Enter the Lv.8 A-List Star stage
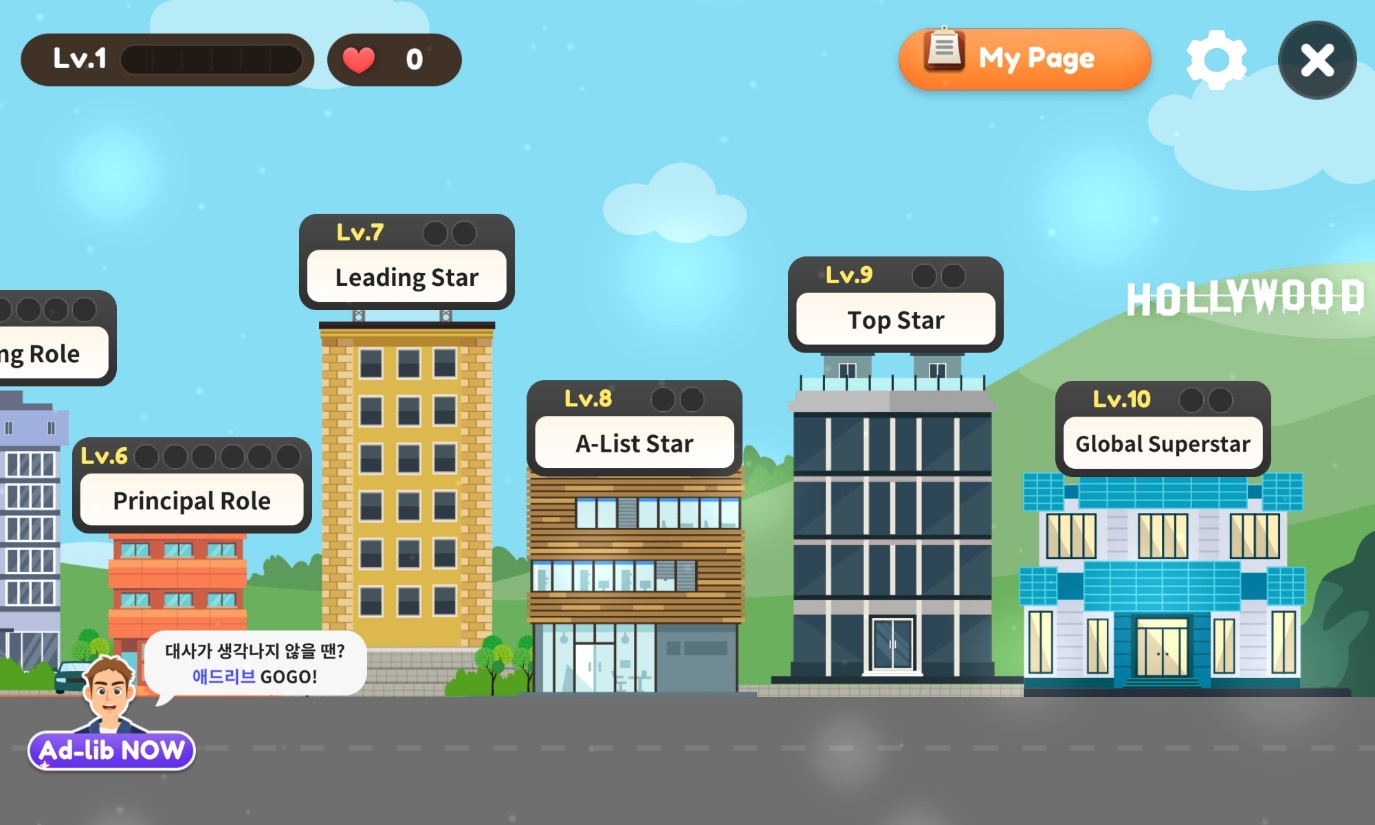Screen dimensions: 1375x825 [x=634, y=443]
